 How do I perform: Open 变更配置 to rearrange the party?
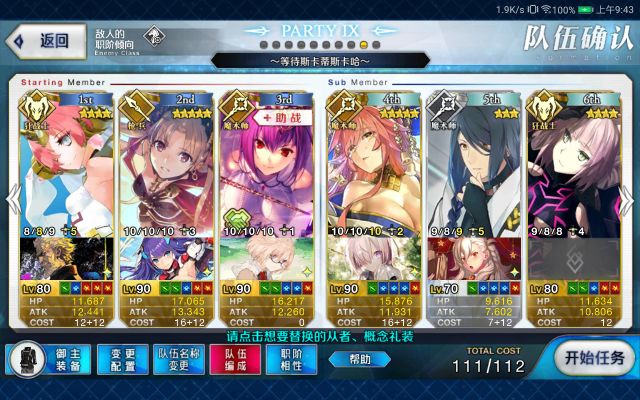tap(123, 358)
